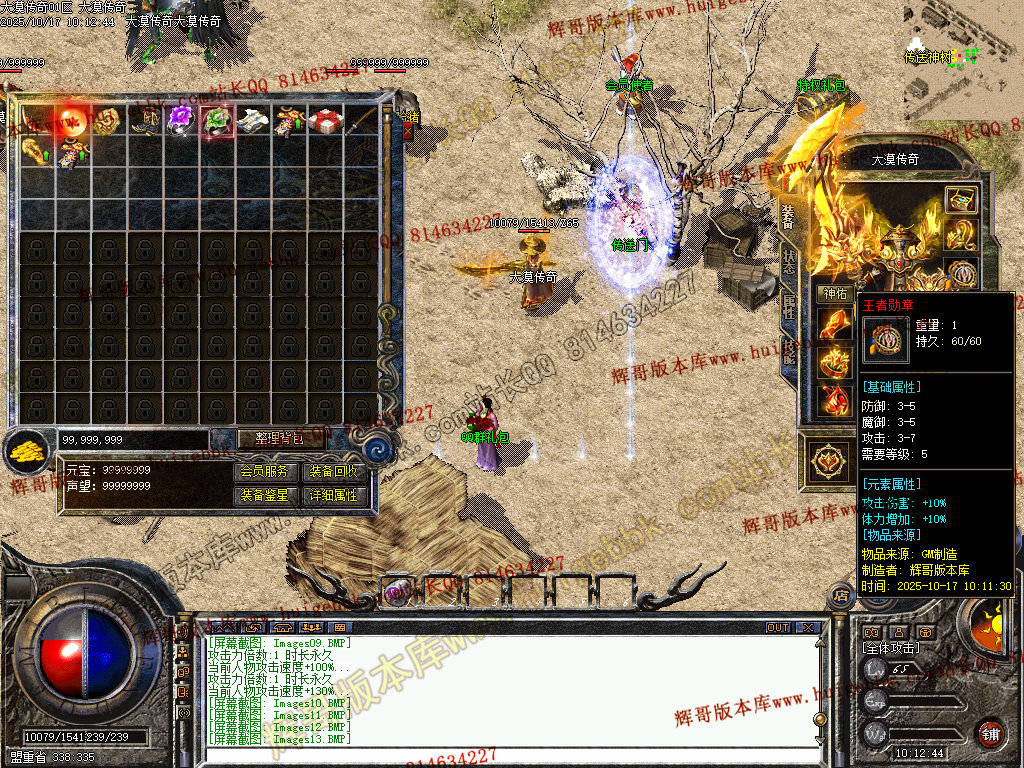The height and width of the screenshot is (768, 1024).
Task: Switch to the 属性 attributes tab
Action: pyautogui.click(x=789, y=306)
